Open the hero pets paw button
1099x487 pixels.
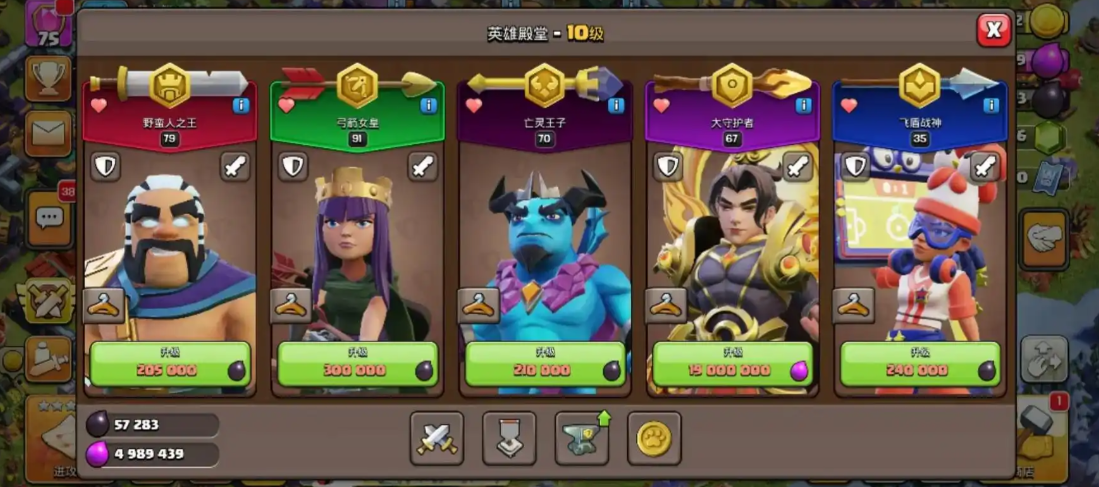coord(654,438)
